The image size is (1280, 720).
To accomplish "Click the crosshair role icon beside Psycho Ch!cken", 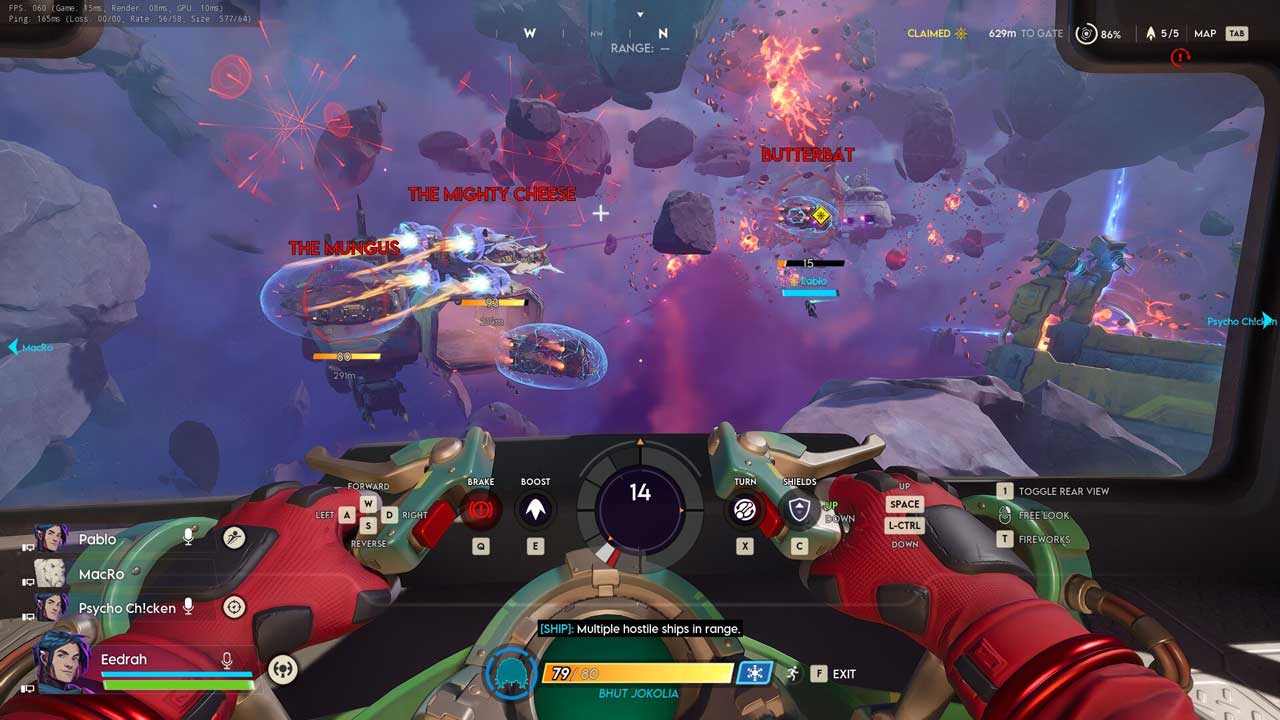I will click(234, 607).
